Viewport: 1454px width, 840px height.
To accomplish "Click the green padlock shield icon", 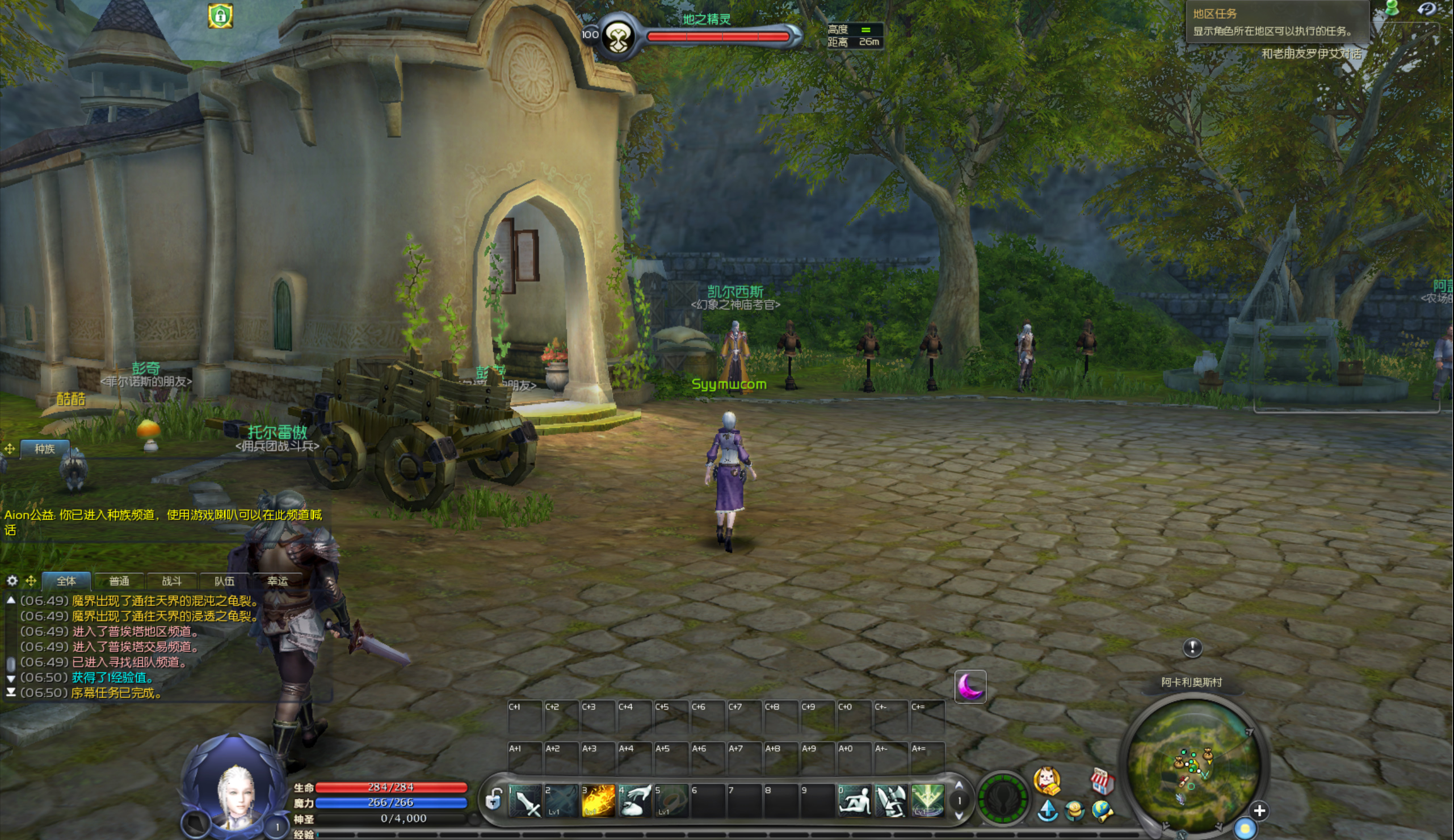I will 220,16.
